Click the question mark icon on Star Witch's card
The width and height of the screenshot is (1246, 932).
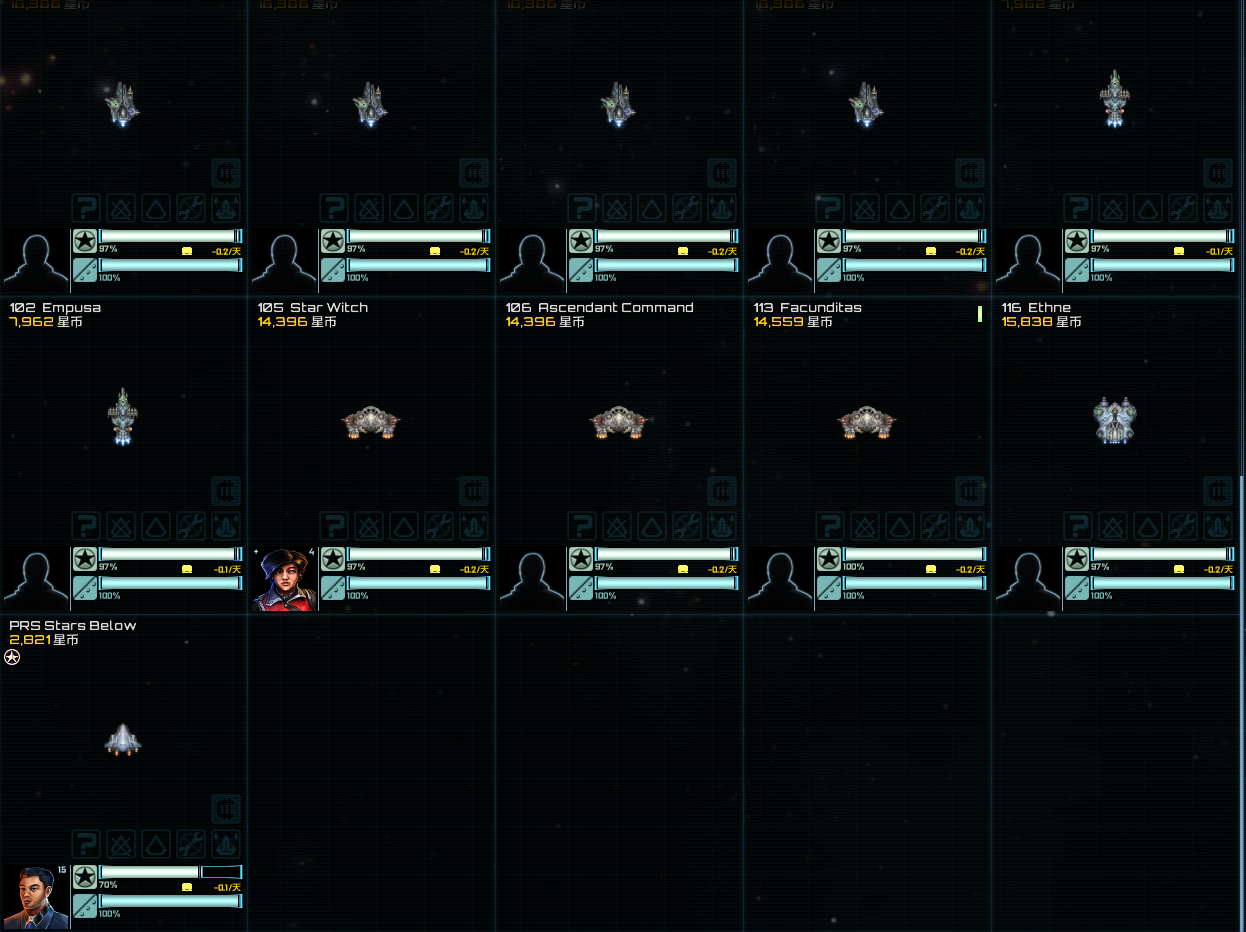click(x=335, y=526)
